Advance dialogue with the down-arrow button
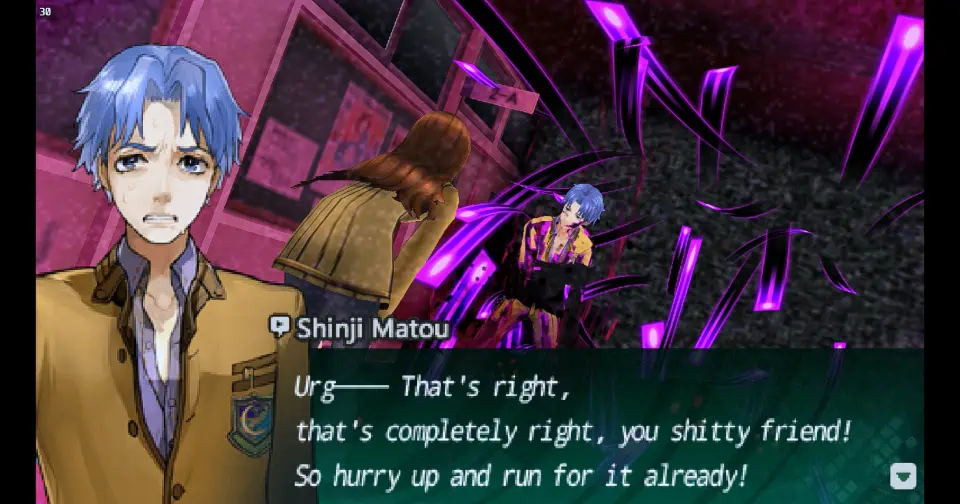This screenshot has height=504, width=960. [903, 476]
